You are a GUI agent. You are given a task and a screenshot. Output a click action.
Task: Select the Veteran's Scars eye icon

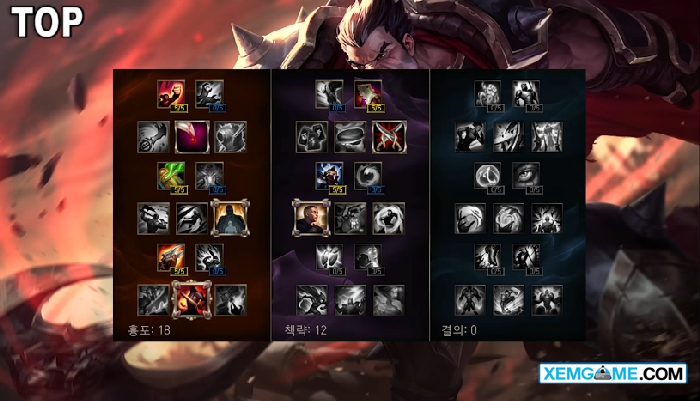click(526, 176)
